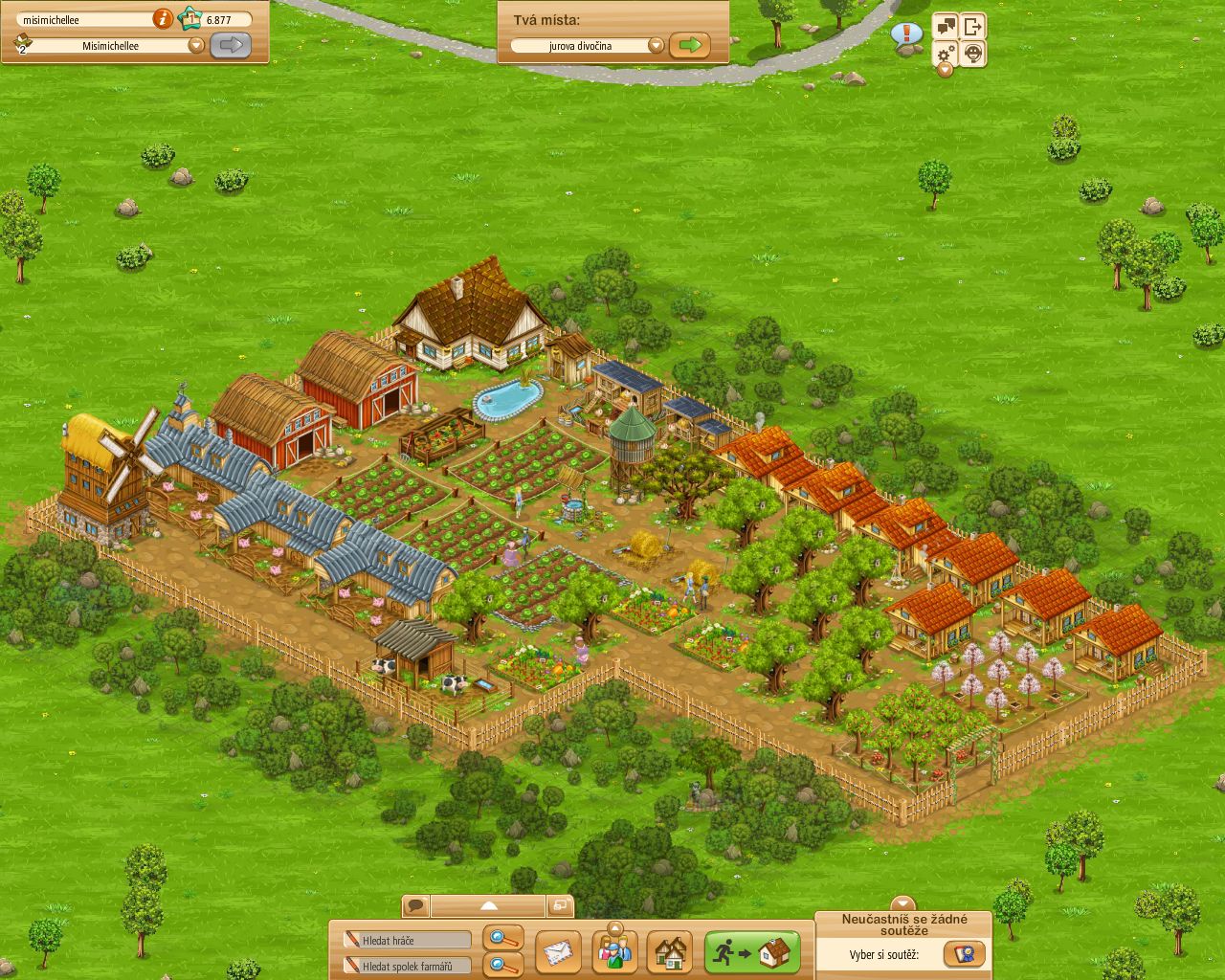Viewport: 1225px width, 980px height.
Task: Open the friends icon showing three farmers
Action: point(614,952)
